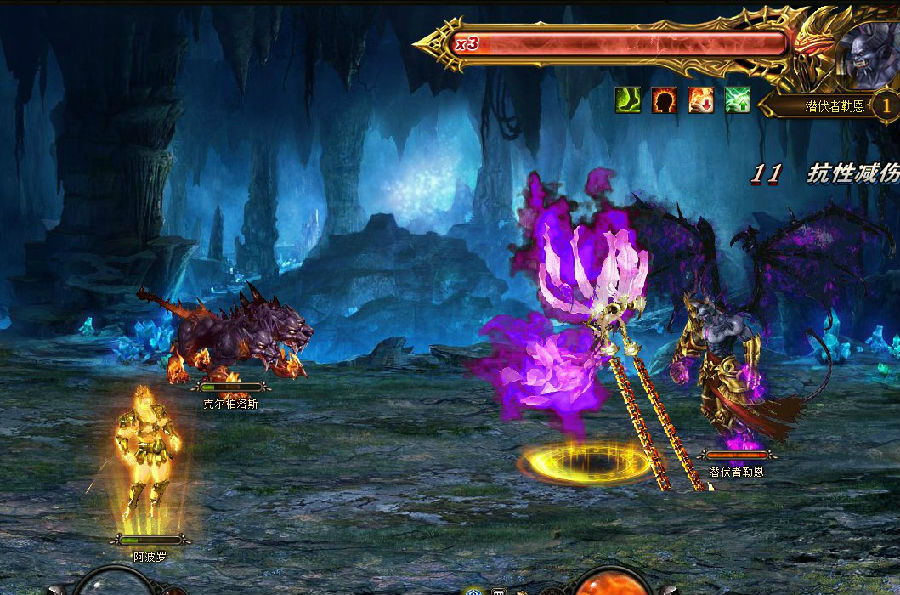The image size is (900, 595).
Task: Check the fire debuff with red down arrow
Action: coord(701,100)
